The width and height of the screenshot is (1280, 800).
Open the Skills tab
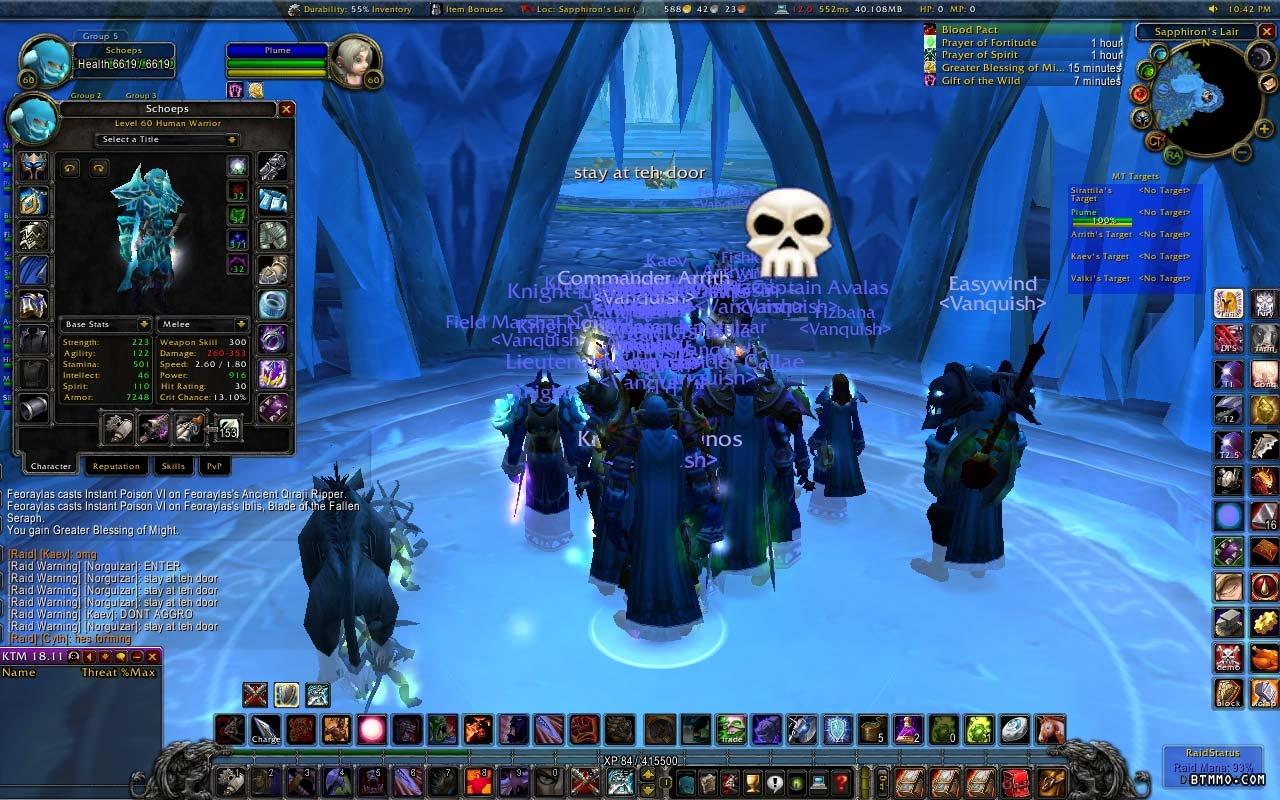pyautogui.click(x=173, y=466)
